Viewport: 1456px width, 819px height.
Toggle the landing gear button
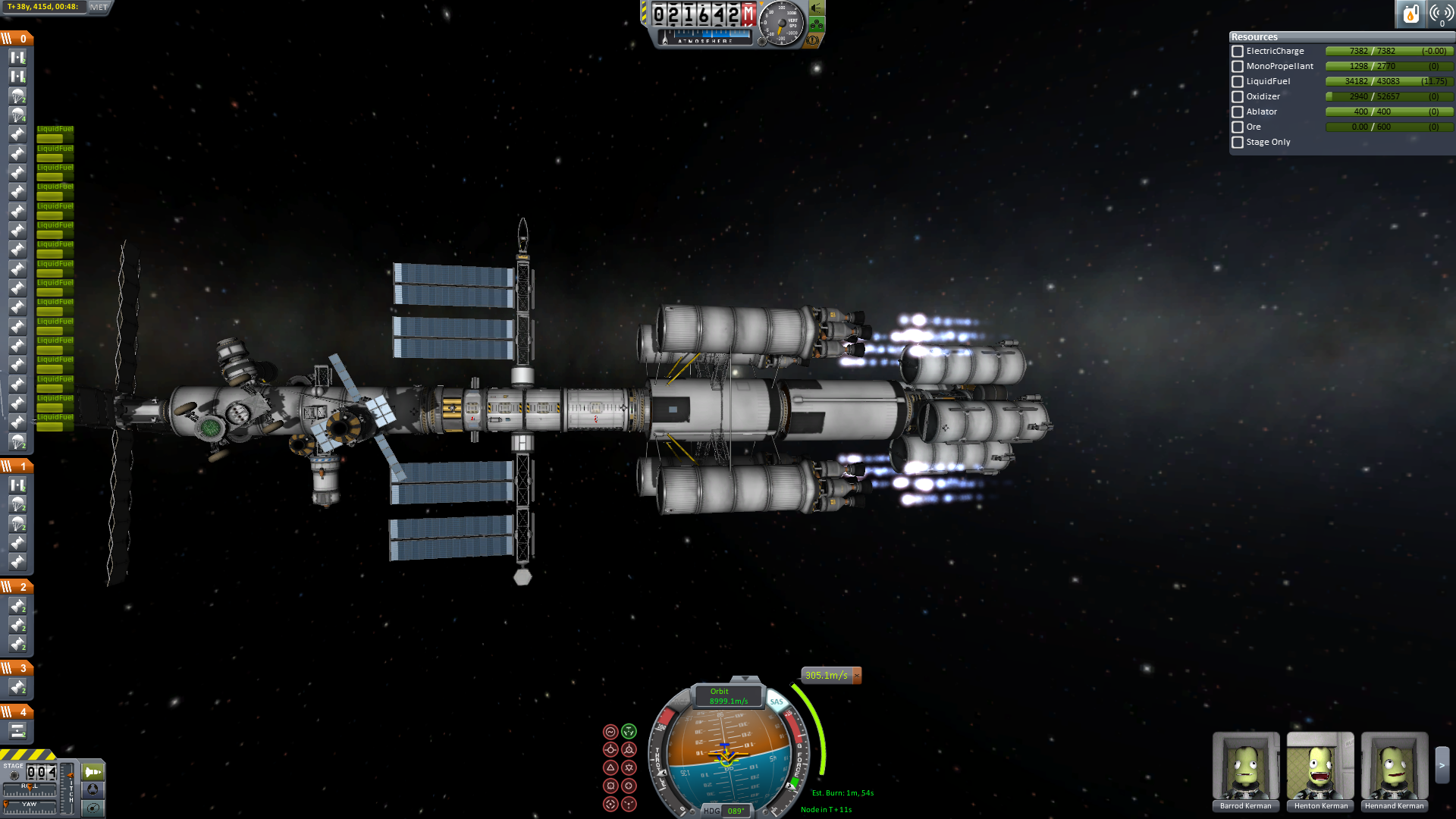point(817,24)
